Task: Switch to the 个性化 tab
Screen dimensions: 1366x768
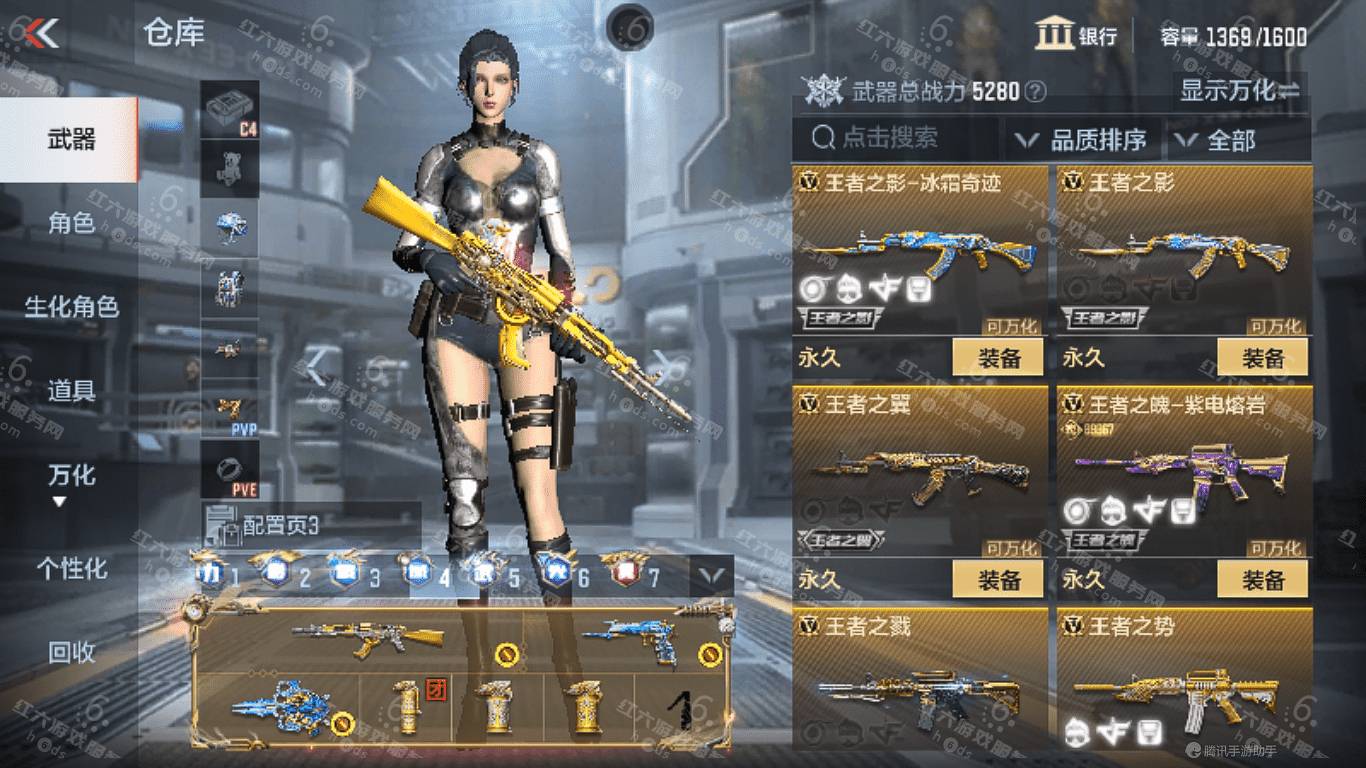Action: (70, 568)
